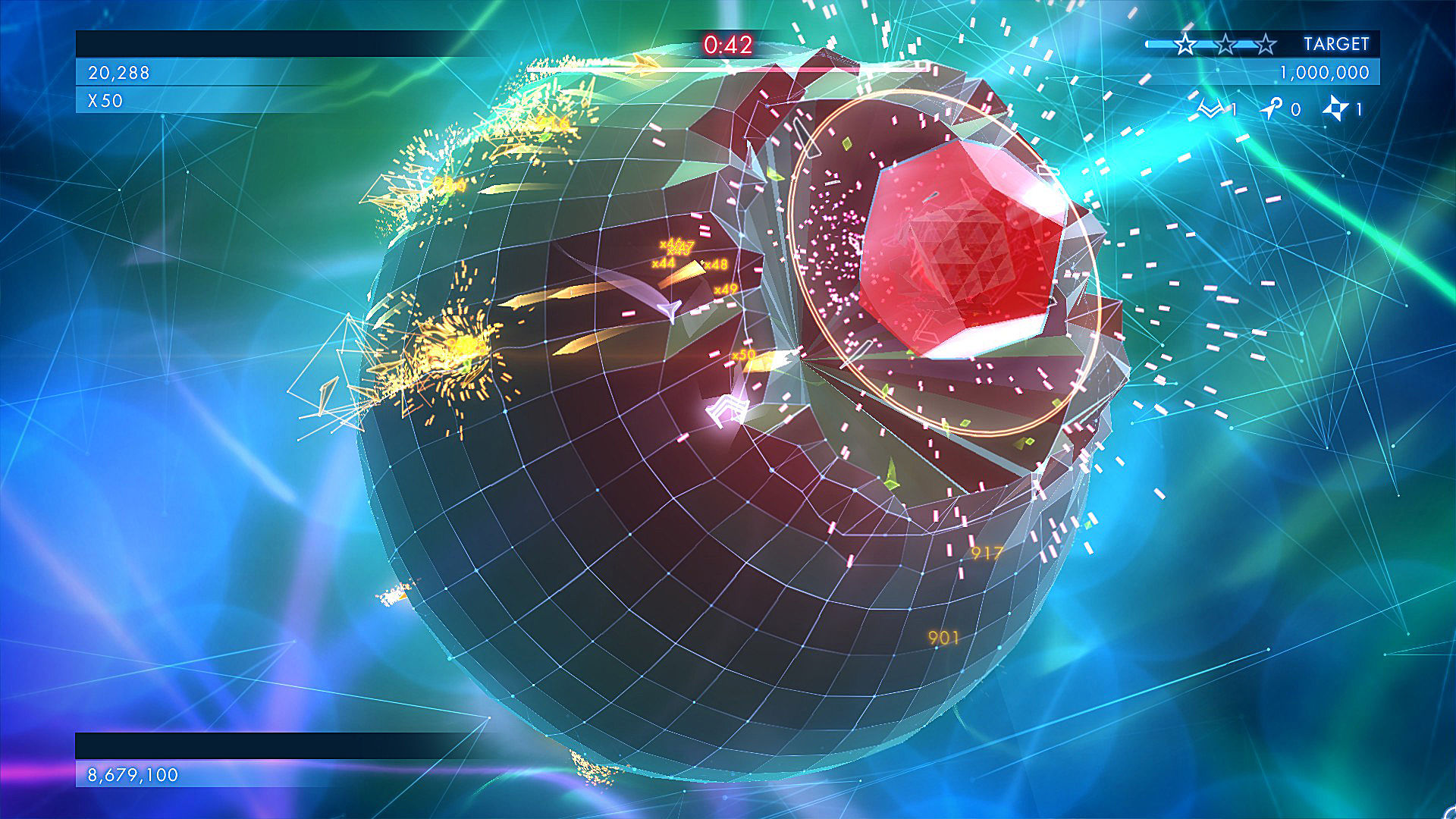
Task: Expand the star progress bar at top right
Action: [1160, 43]
